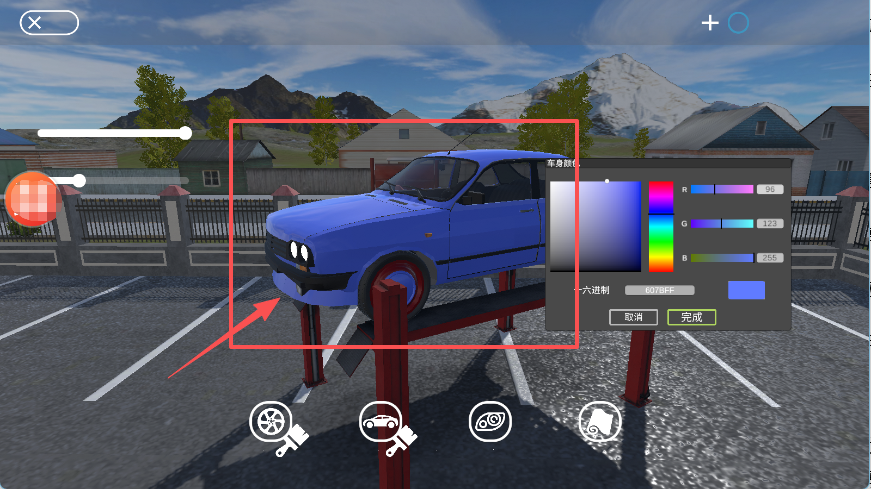Pick a shade in the saturation square
Viewport: 871px width, 489px height.
594,226
